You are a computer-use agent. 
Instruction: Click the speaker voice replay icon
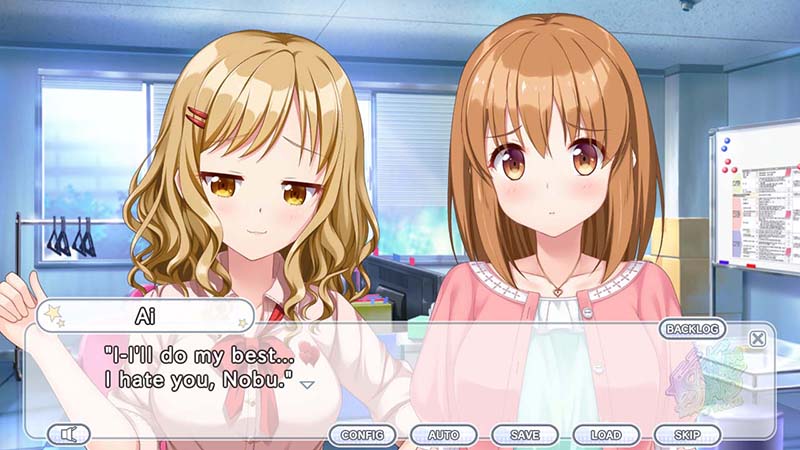pos(68,434)
